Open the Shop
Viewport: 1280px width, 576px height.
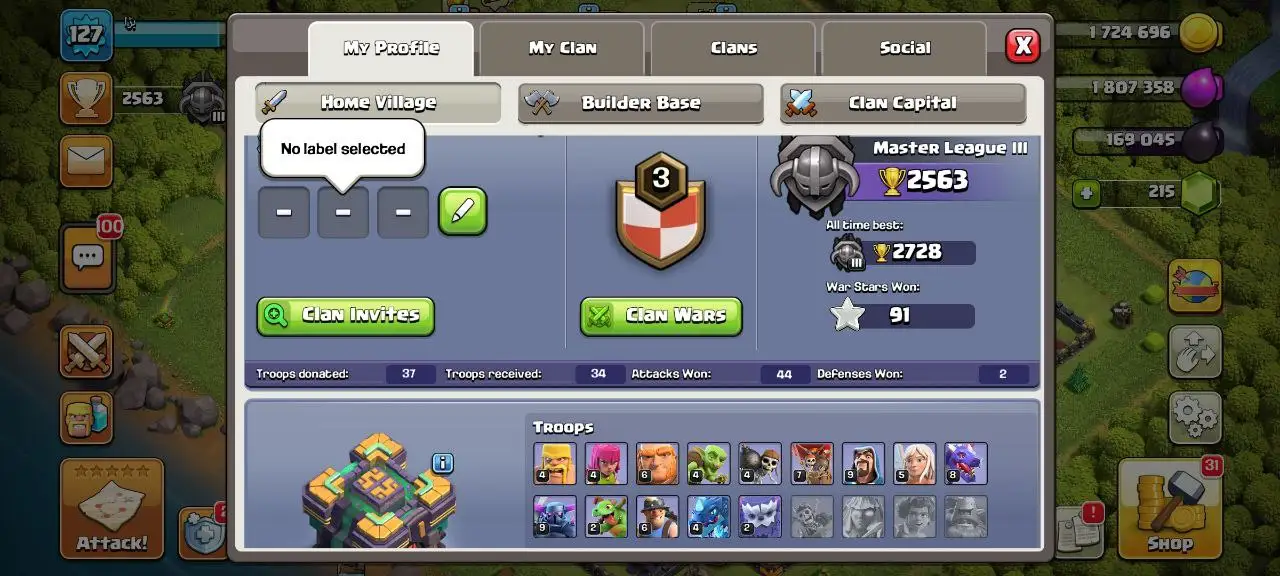[x=1169, y=508]
